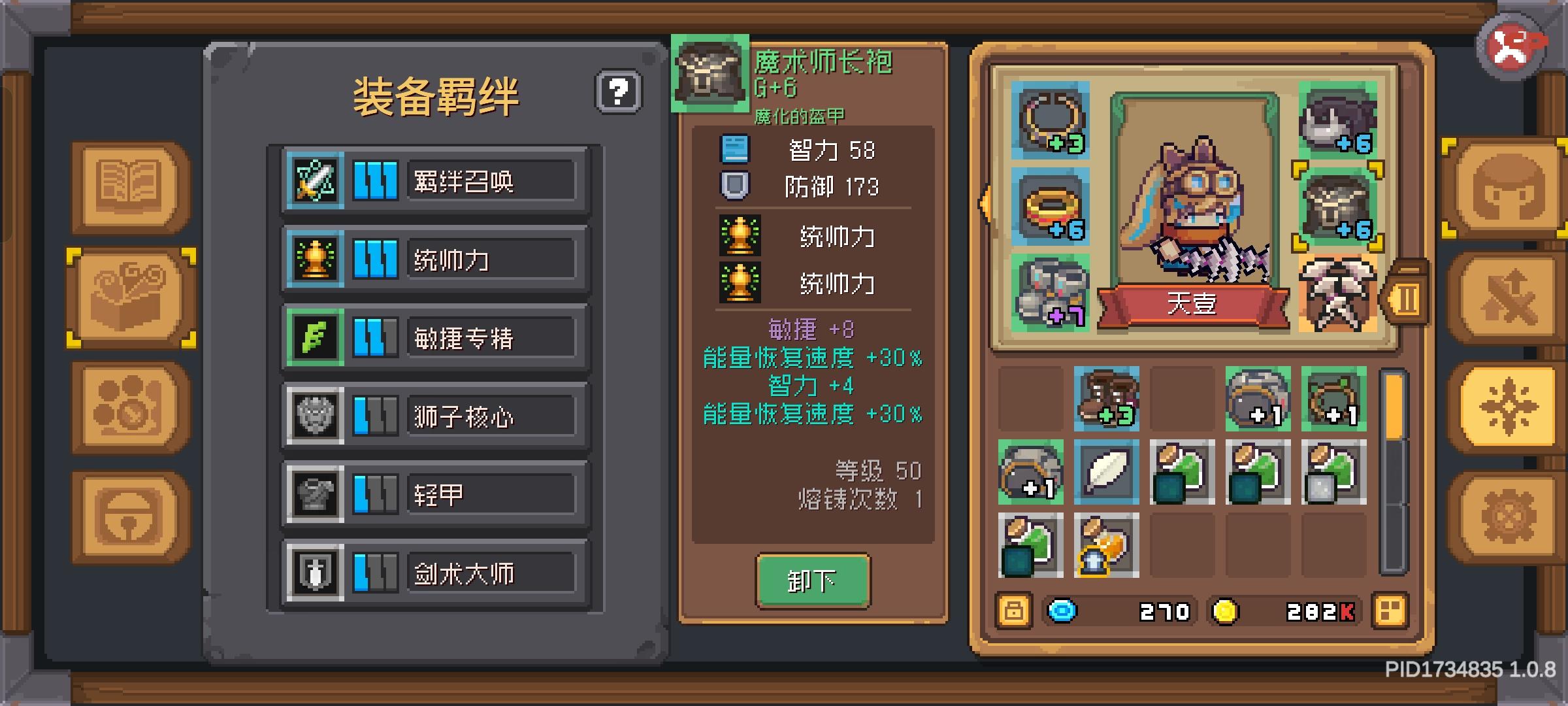Image resolution: width=1568 pixels, height=706 pixels.
Task: Open the gear settings panel
Action: point(1509,513)
